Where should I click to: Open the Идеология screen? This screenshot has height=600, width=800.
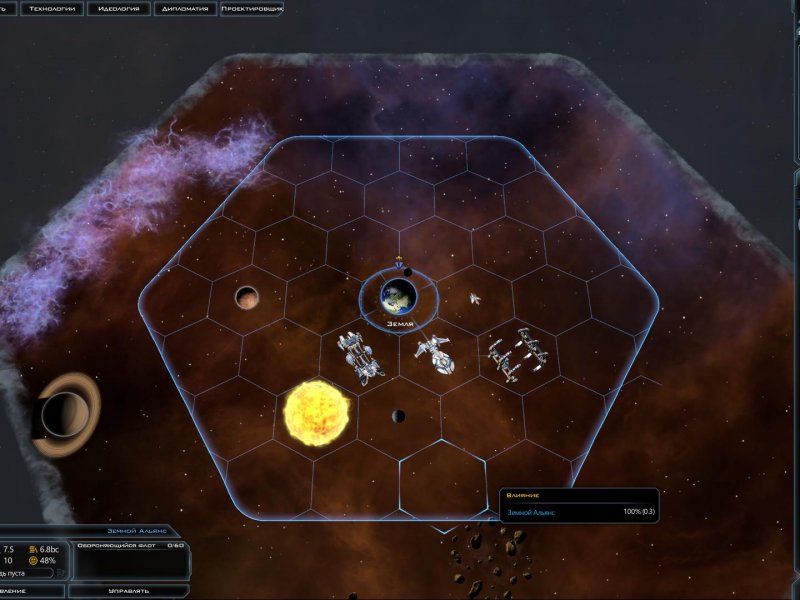[119, 9]
